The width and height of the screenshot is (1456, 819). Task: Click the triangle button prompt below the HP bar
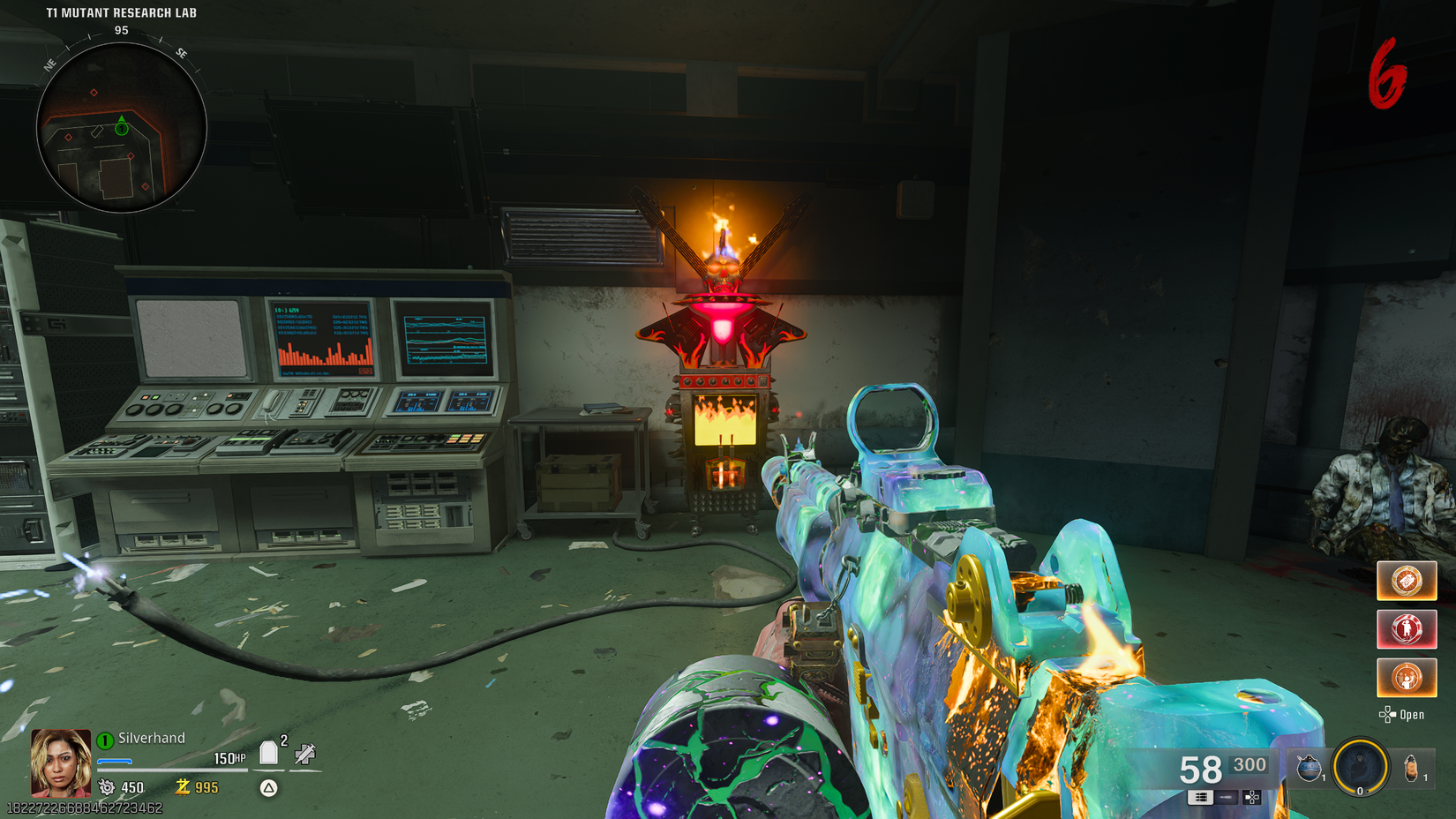coord(267,787)
